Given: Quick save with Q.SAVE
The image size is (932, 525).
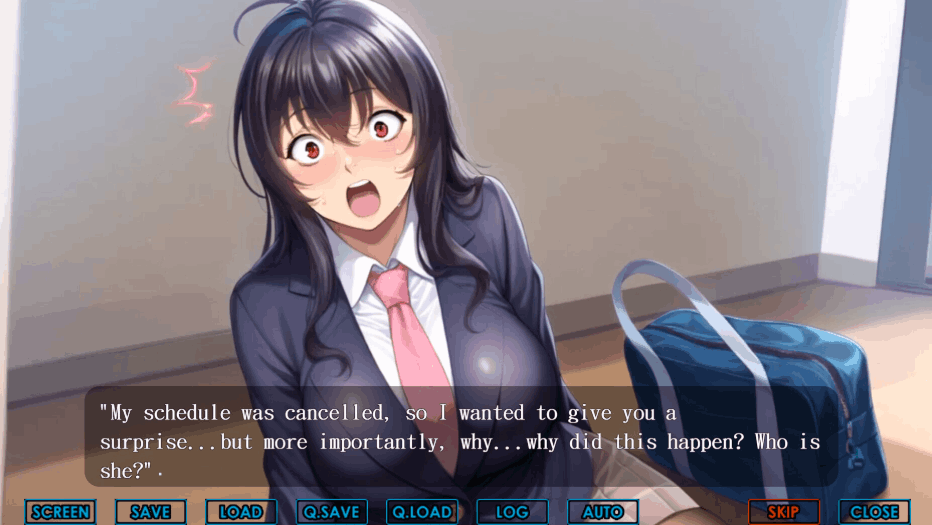Looking at the screenshot, I should pyautogui.click(x=332, y=512).
